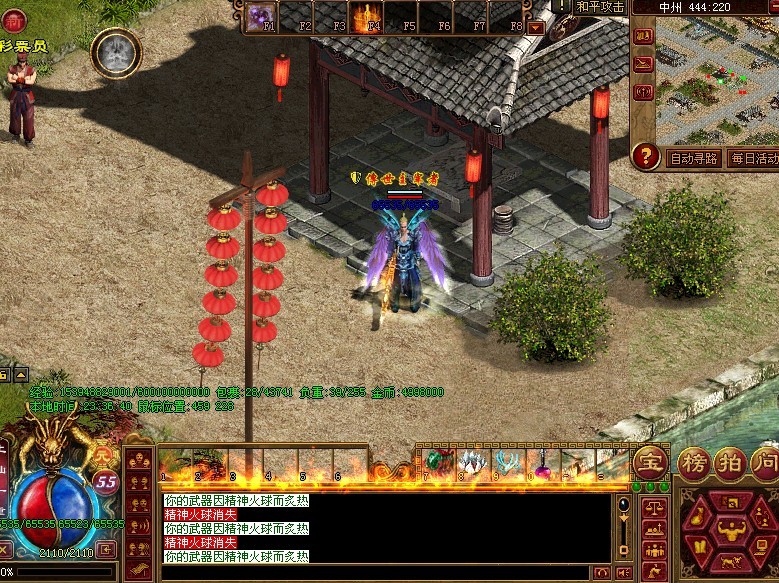Viewport: 779px width, 583px height.
Task: Start 自动寻路 auto-pathfinding
Action: [693, 158]
